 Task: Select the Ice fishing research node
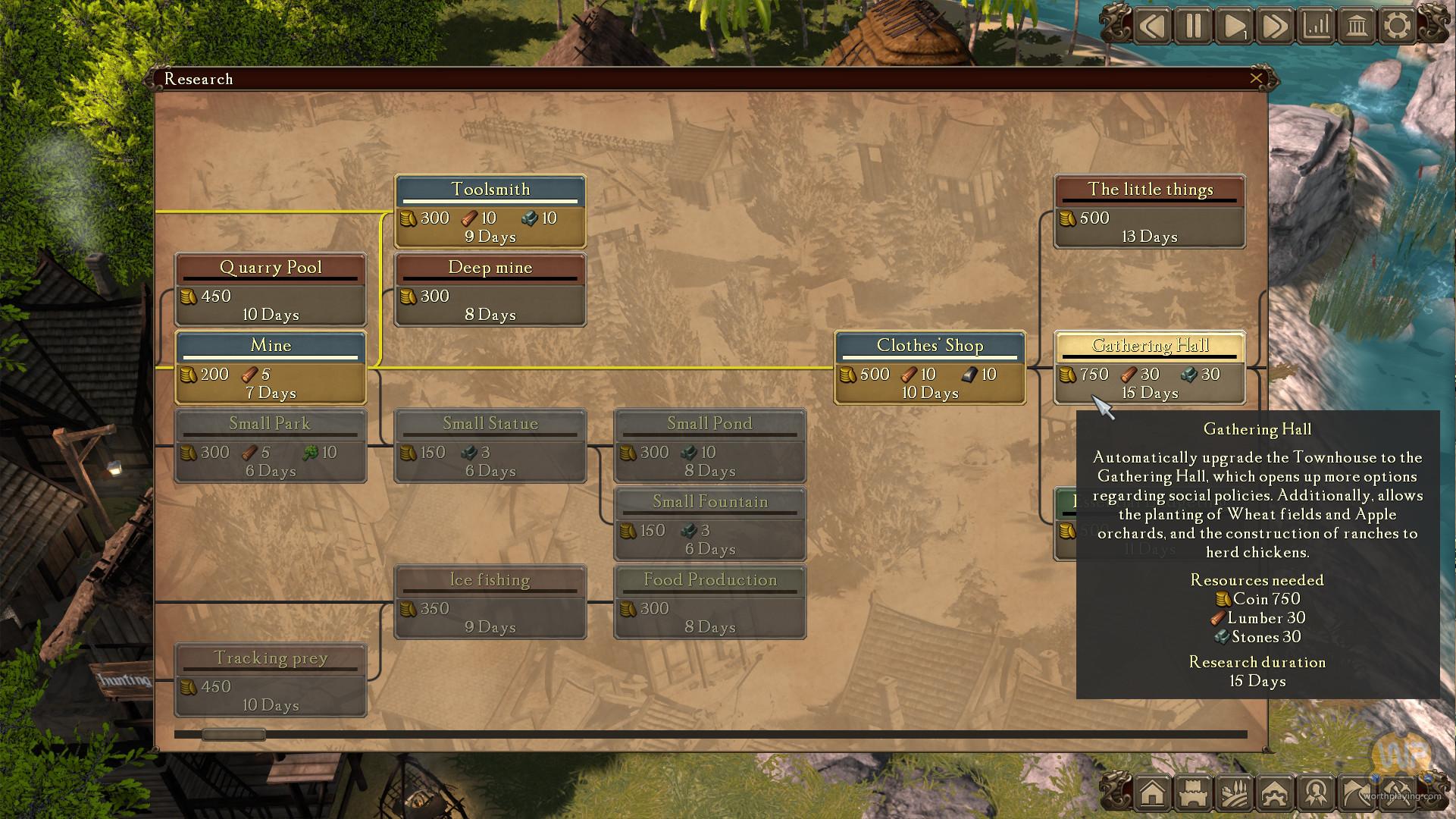pos(490,602)
